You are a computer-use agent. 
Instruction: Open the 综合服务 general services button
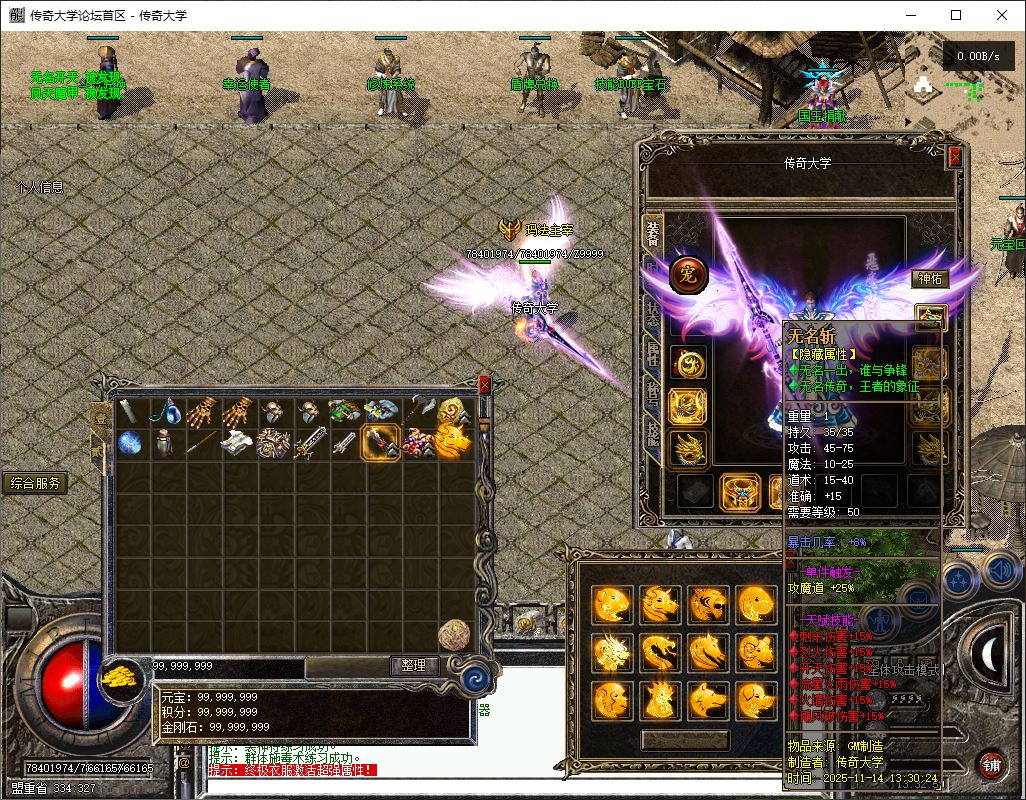coord(35,484)
